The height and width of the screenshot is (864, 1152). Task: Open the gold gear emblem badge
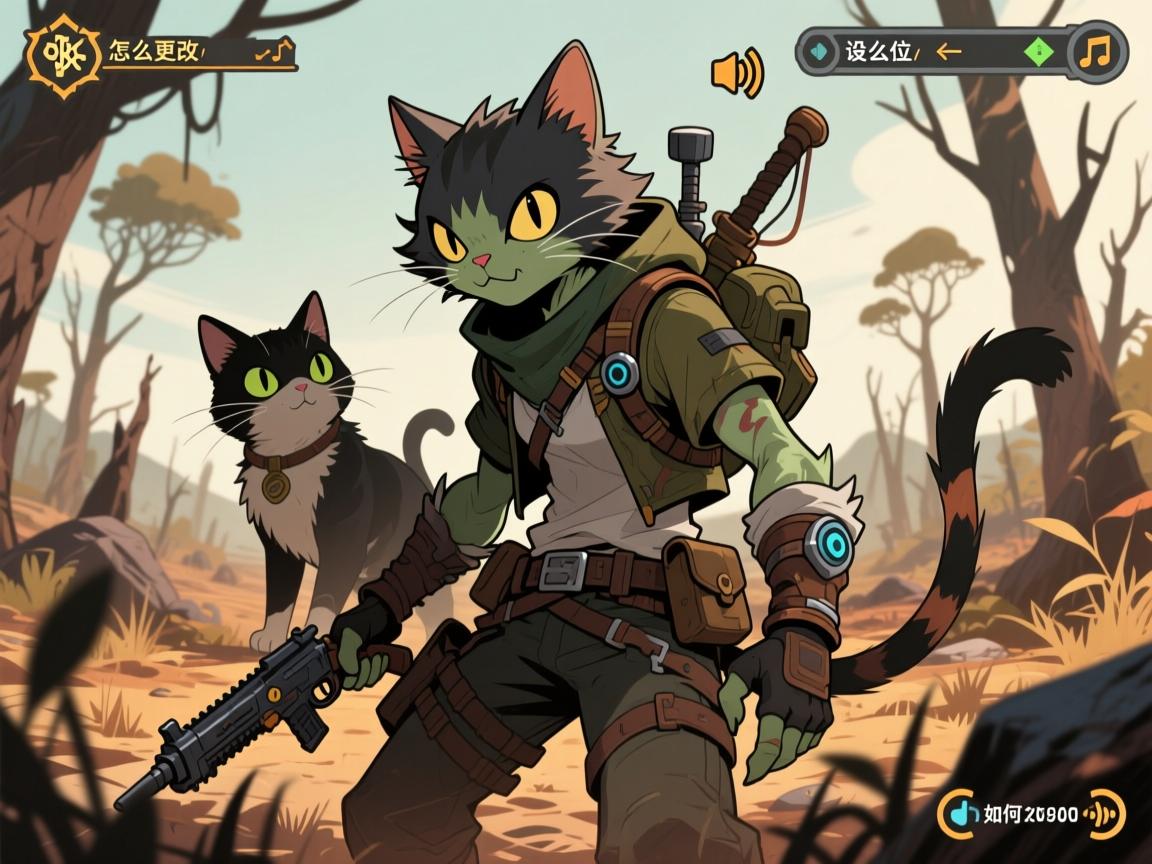pyautogui.click(x=62, y=50)
